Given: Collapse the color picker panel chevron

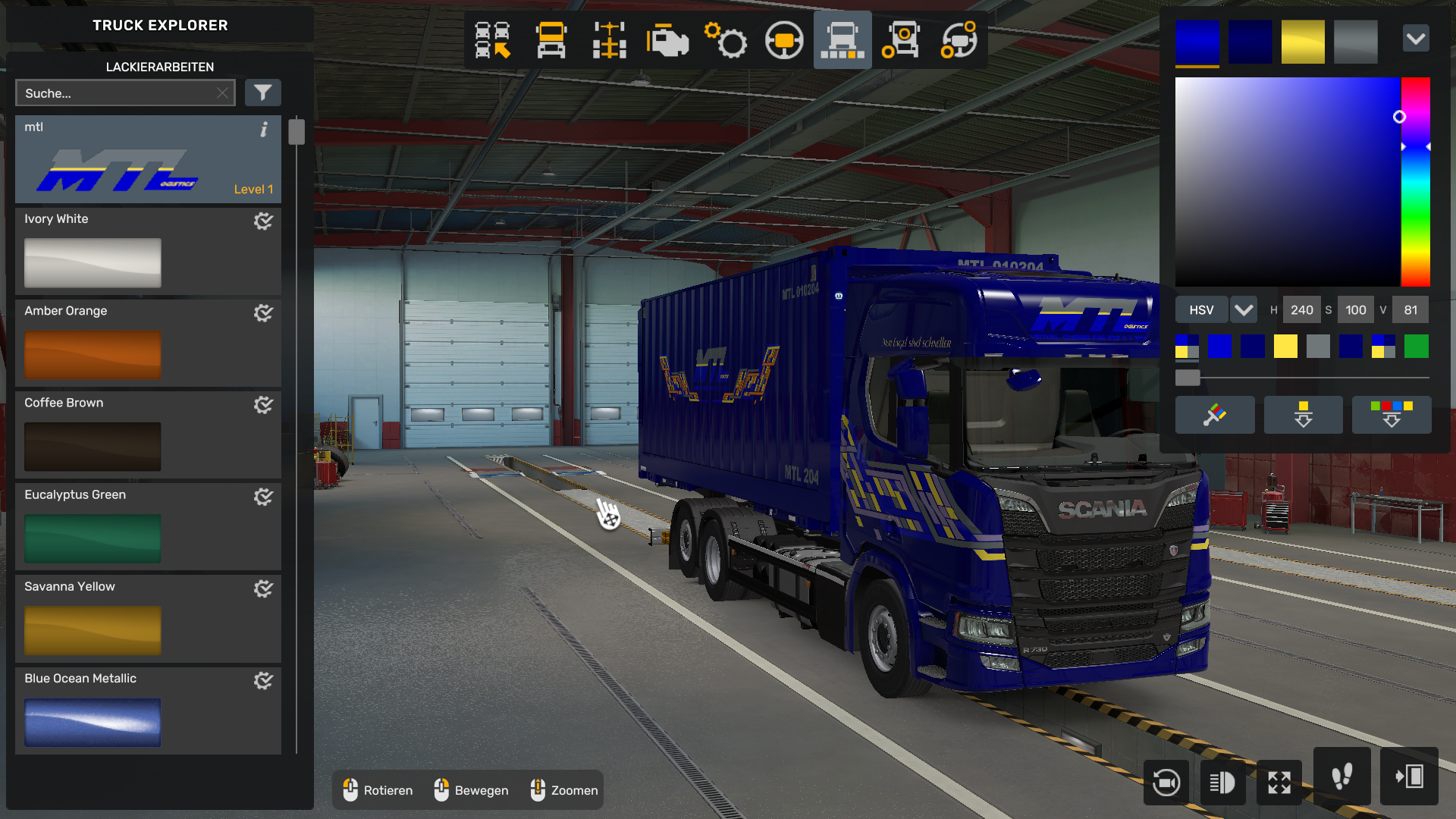Looking at the screenshot, I should pyautogui.click(x=1416, y=38).
